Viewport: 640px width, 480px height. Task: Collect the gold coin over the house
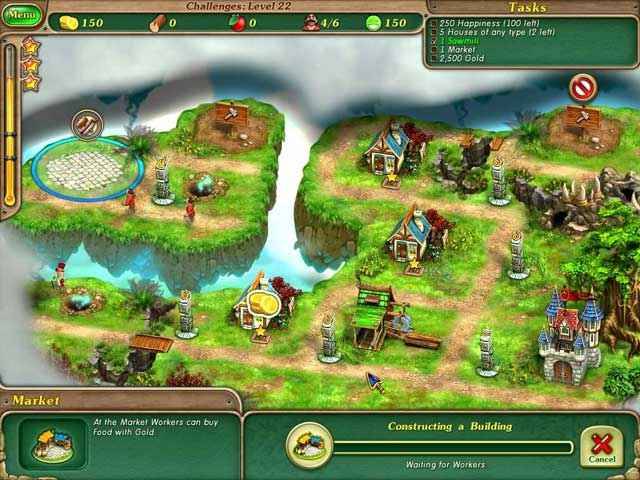[x=264, y=300]
